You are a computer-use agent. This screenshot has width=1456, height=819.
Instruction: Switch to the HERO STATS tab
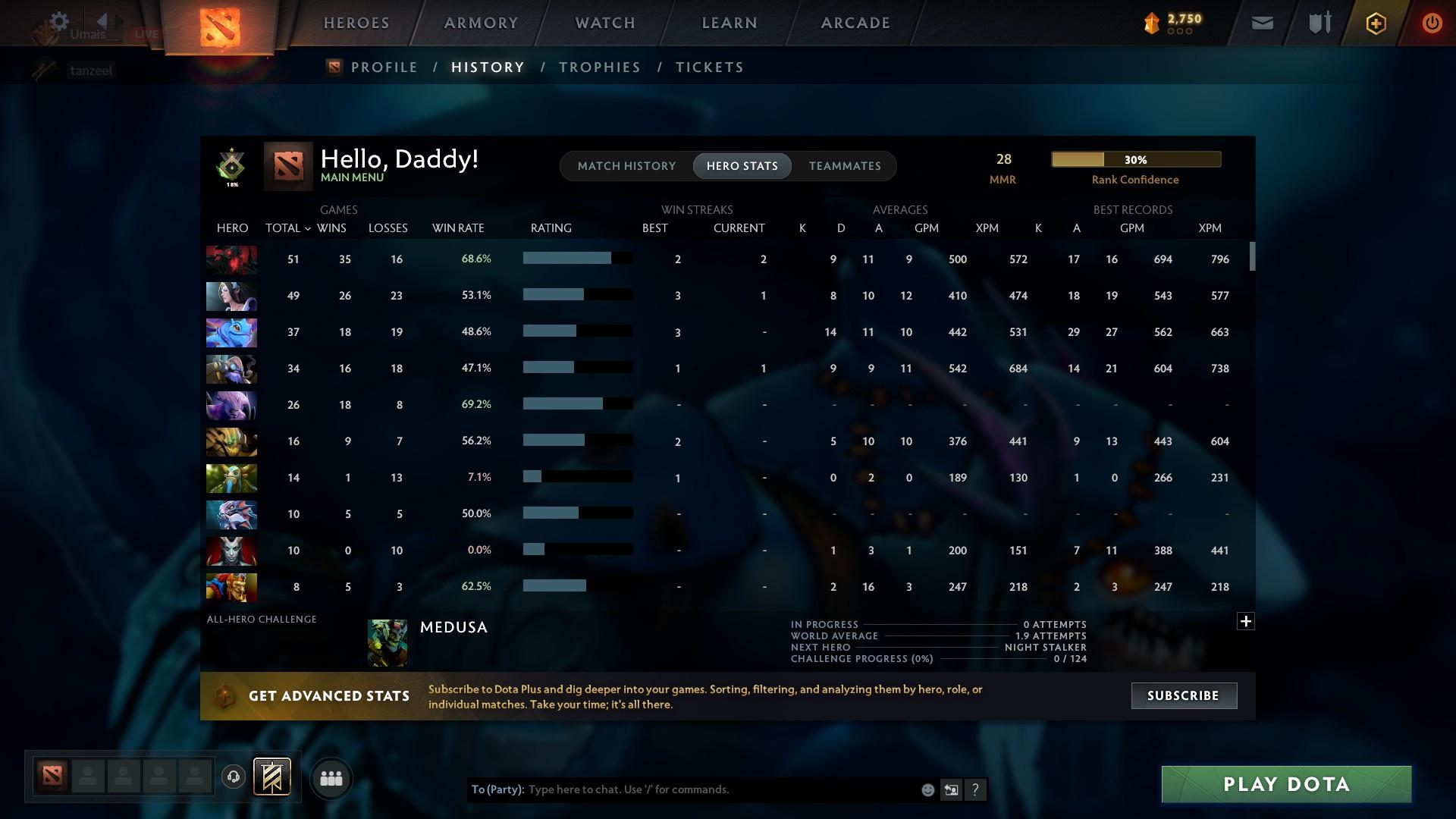pyautogui.click(x=742, y=165)
